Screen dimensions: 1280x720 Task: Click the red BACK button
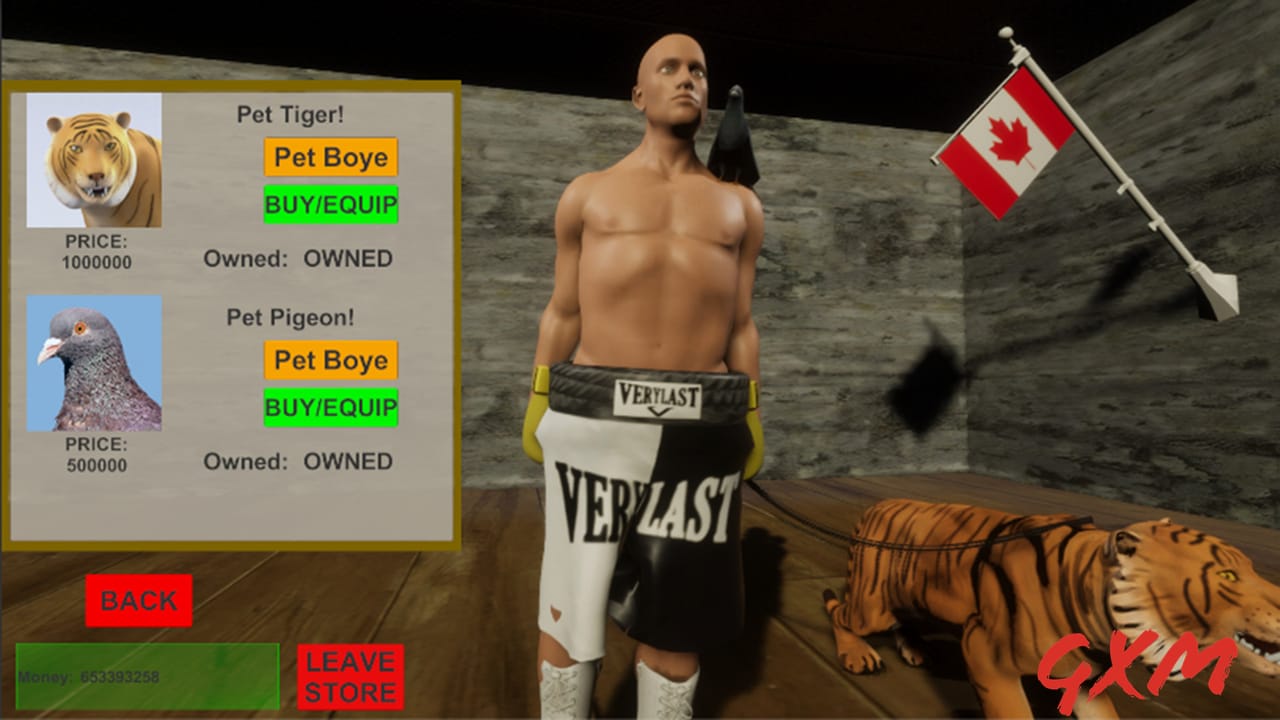tap(138, 601)
